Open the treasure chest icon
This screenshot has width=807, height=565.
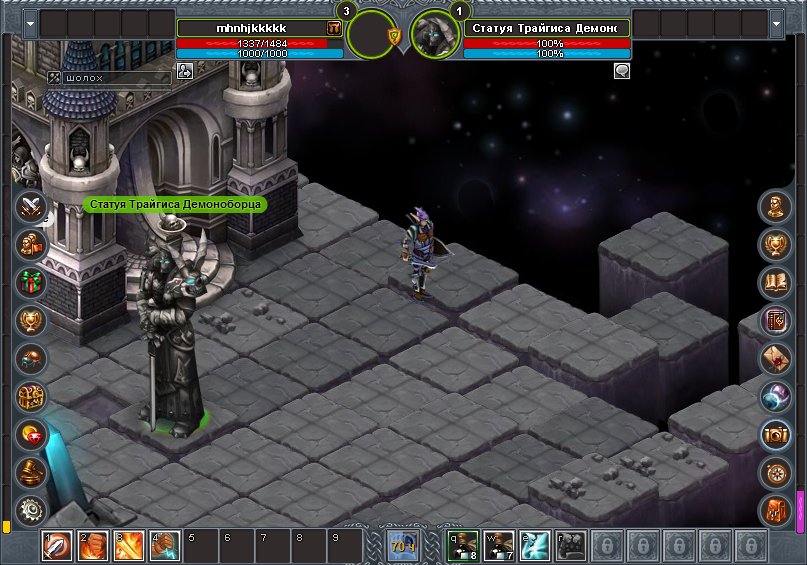pyautogui.click(x=32, y=396)
